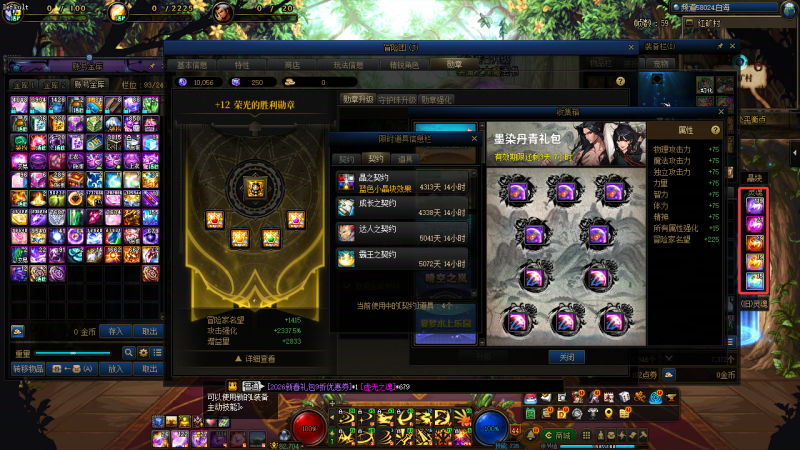The image size is (800, 450).
Task: Click the vault search magnifier icon
Action: click(x=128, y=353)
